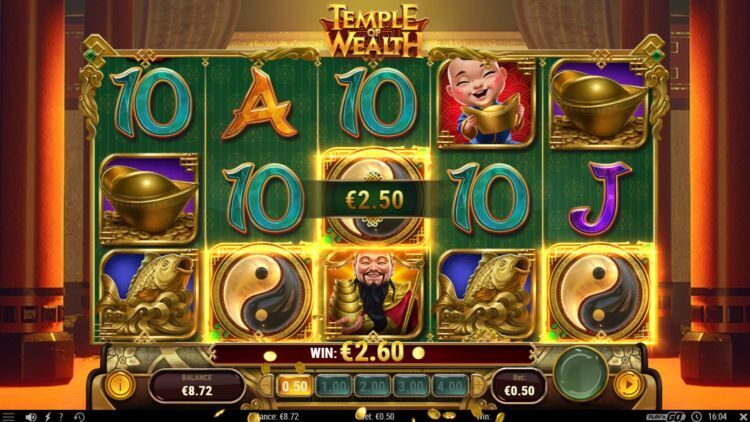
Task: Start autoplay with the orange arrow button
Action: 629,382
